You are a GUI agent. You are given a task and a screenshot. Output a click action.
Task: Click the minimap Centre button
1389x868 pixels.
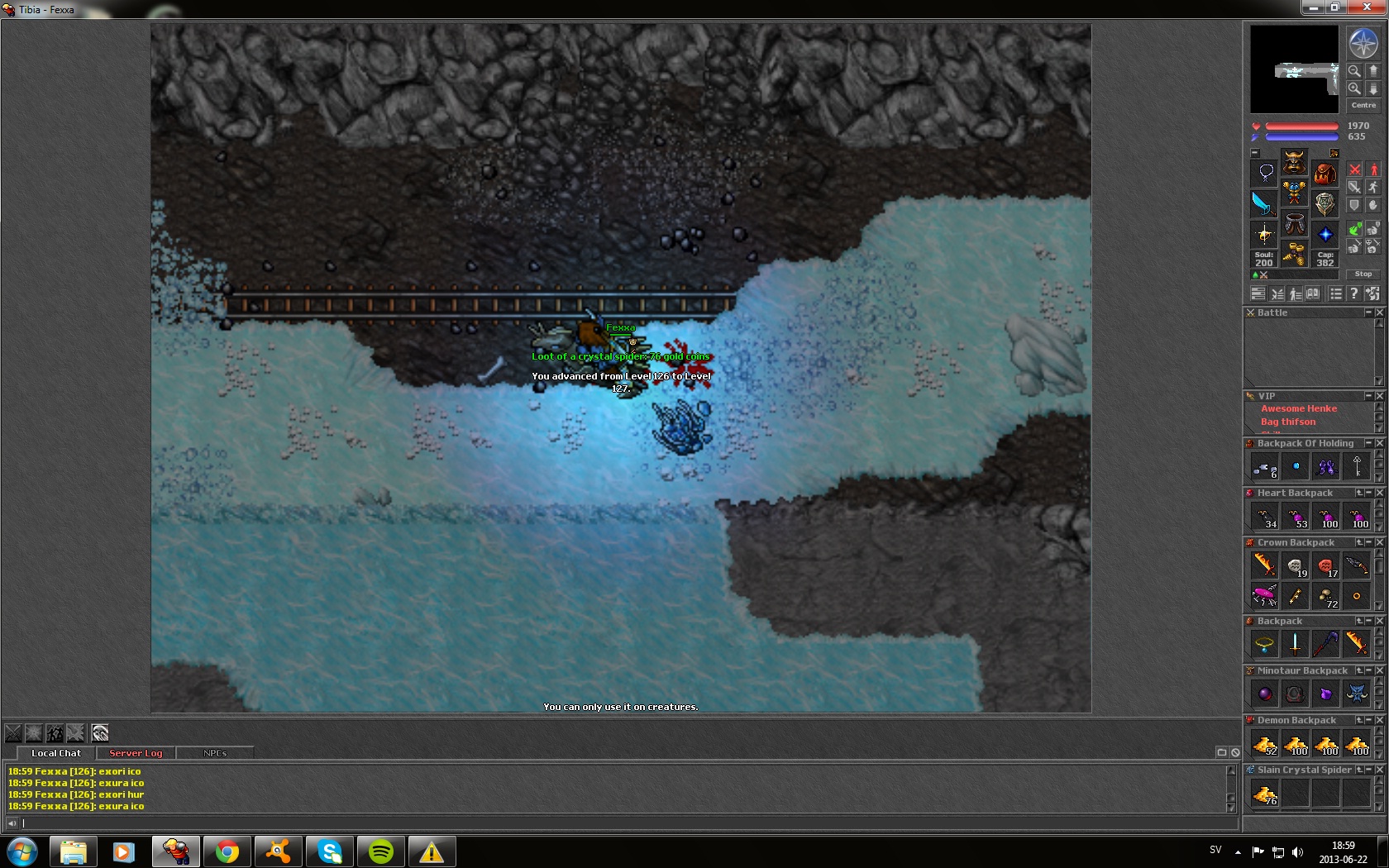[x=1363, y=105]
